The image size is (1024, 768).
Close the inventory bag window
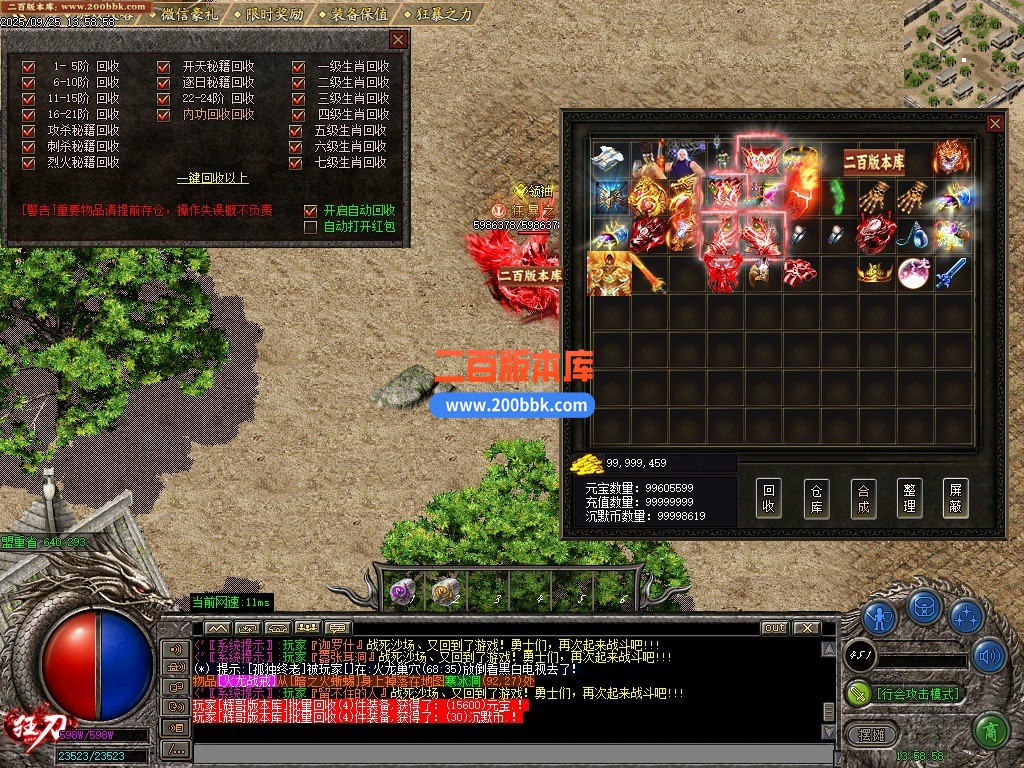pos(995,123)
